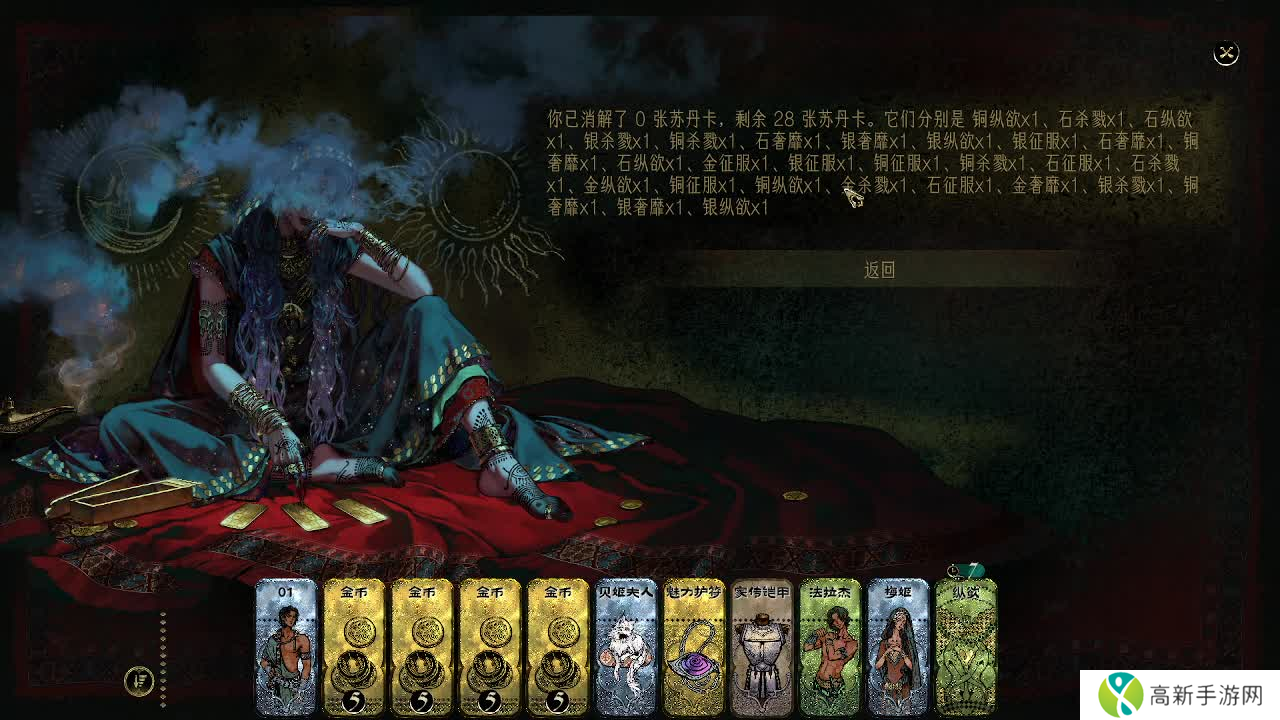Screen dimensions: 1280x720
Task: Select the green 纵欲 Sultan card
Action: 966,647
